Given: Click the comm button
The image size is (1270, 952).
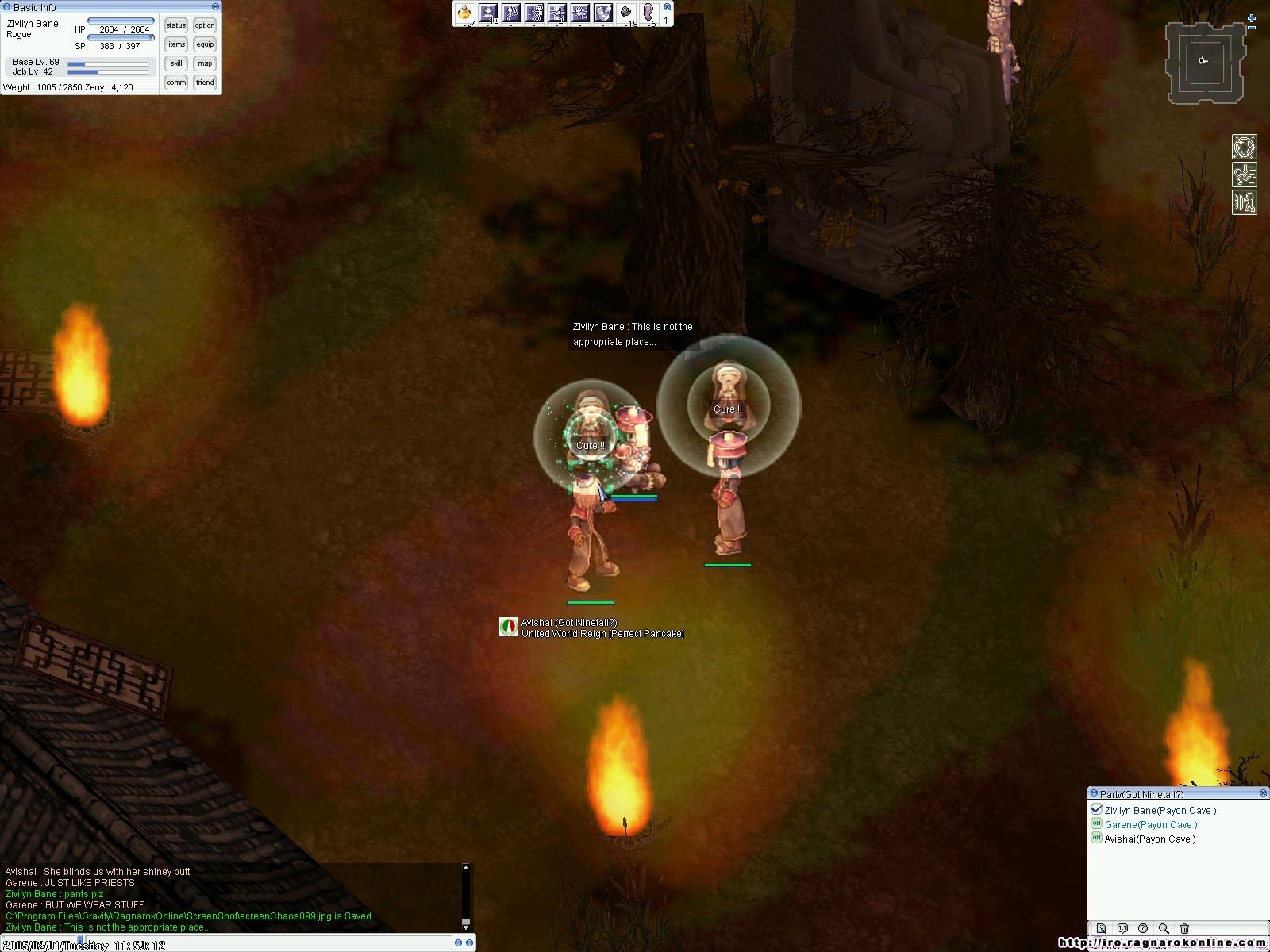Looking at the screenshot, I should [175, 83].
